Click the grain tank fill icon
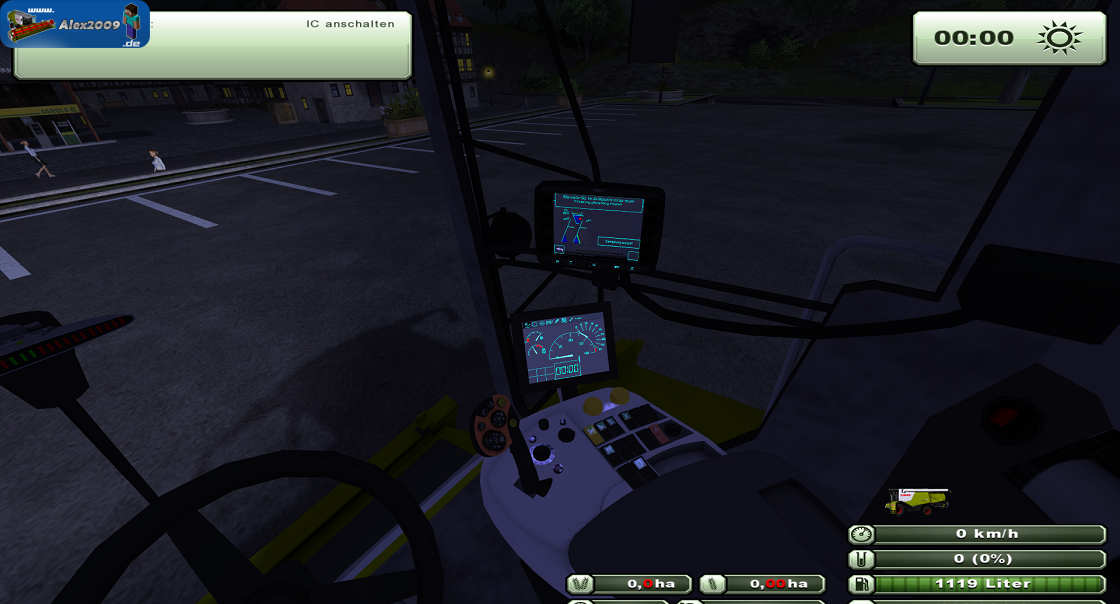Image resolution: width=1120 pixels, height=604 pixels. pos(860,559)
